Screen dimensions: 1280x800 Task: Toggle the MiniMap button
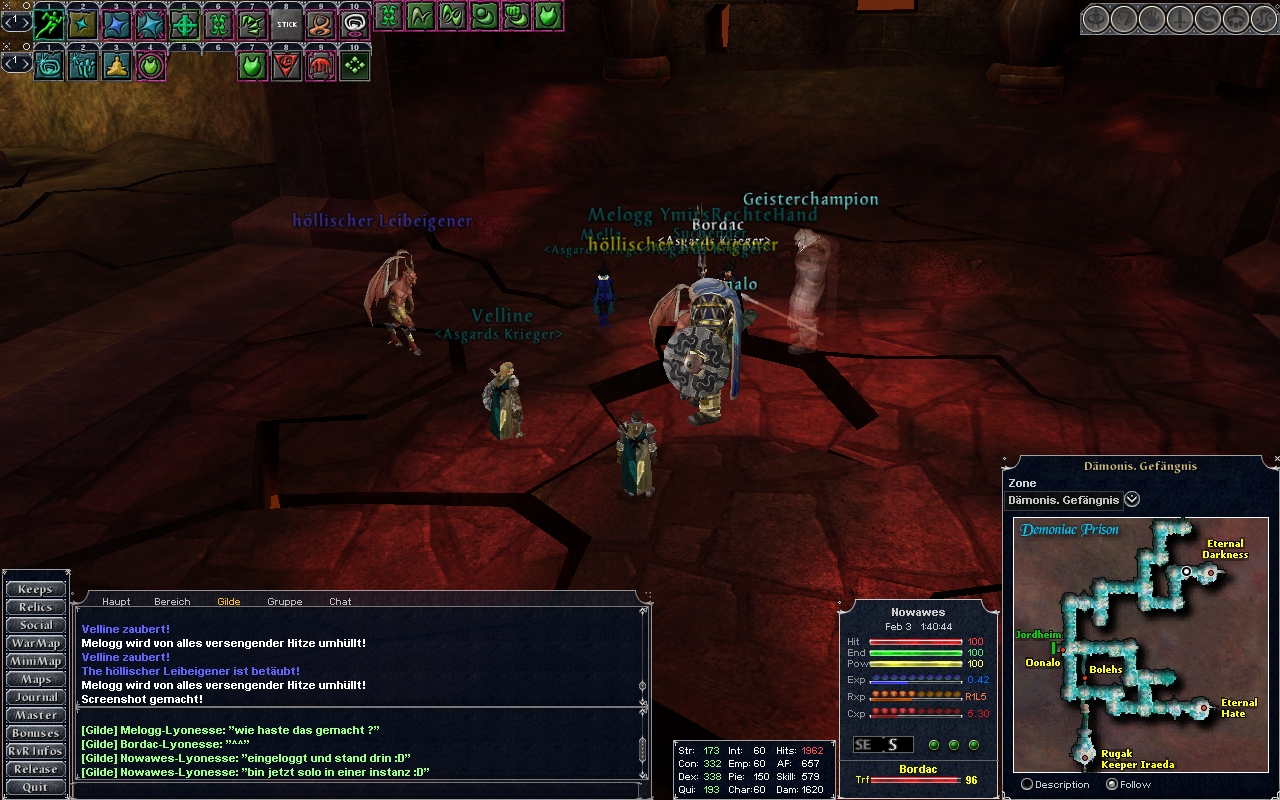(x=36, y=661)
